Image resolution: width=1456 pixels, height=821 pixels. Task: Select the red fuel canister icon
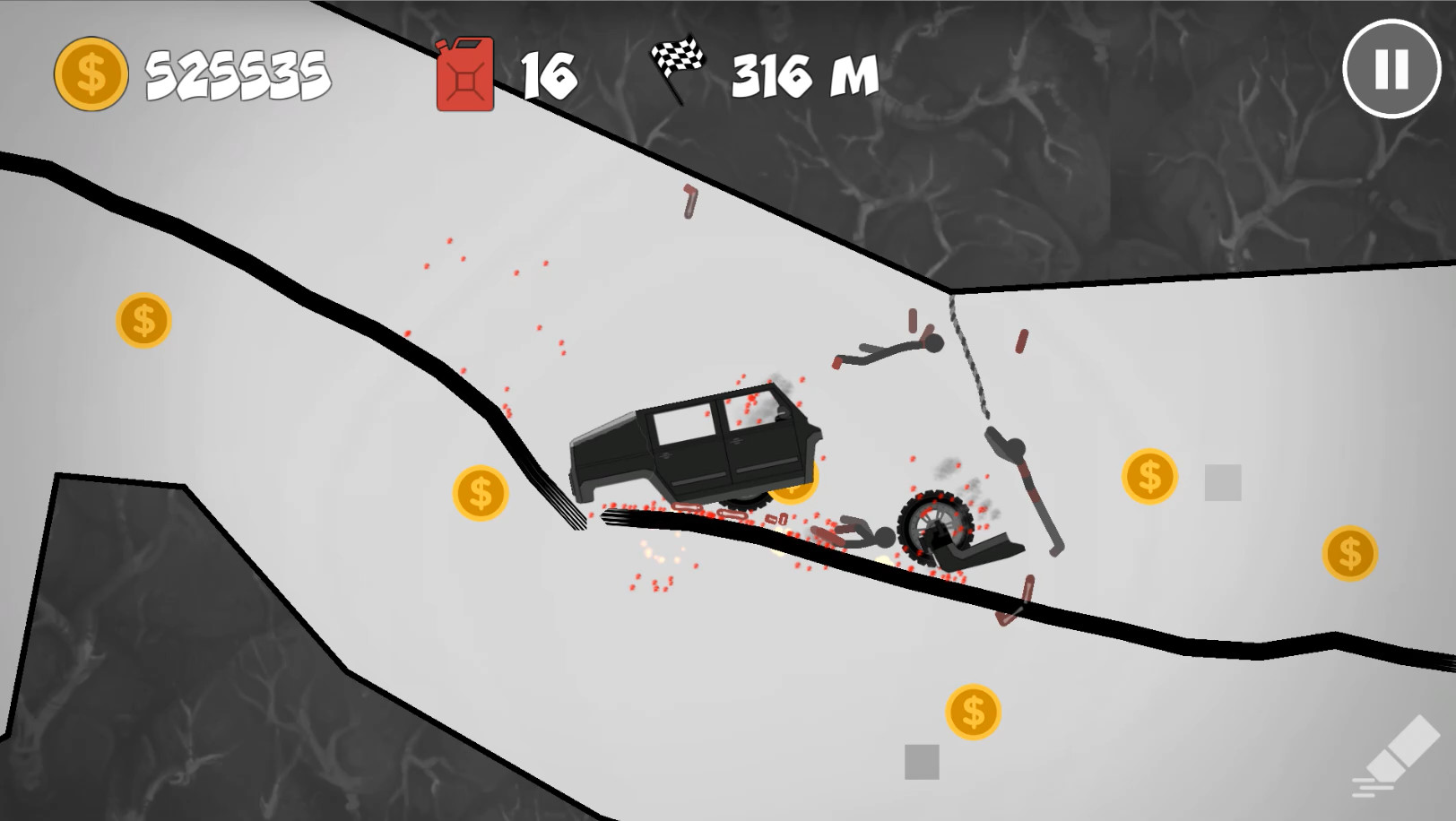tap(464, 74)
